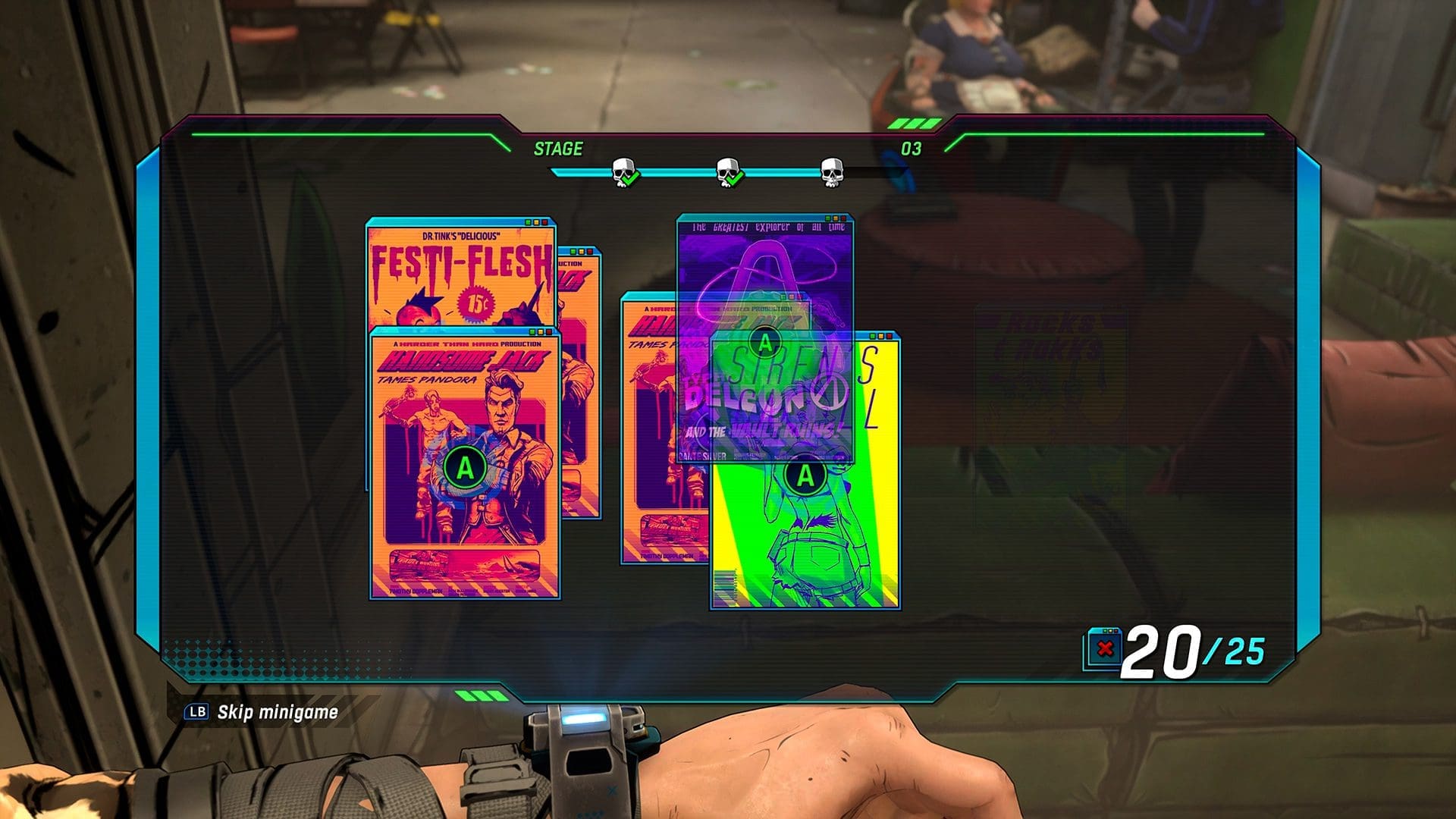Select the green and yellow Siren pop-up
The width and height of the screenshot is (1456, 819).
tap(805, 476)
